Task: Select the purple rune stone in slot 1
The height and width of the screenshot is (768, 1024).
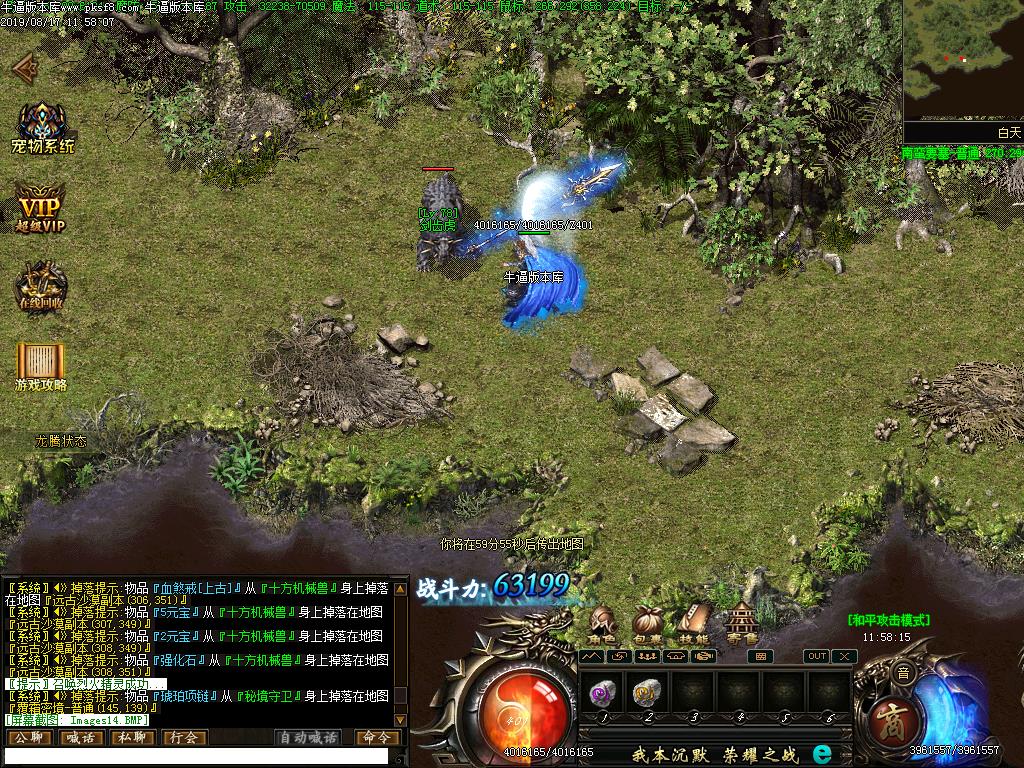Action: point(602,692)
